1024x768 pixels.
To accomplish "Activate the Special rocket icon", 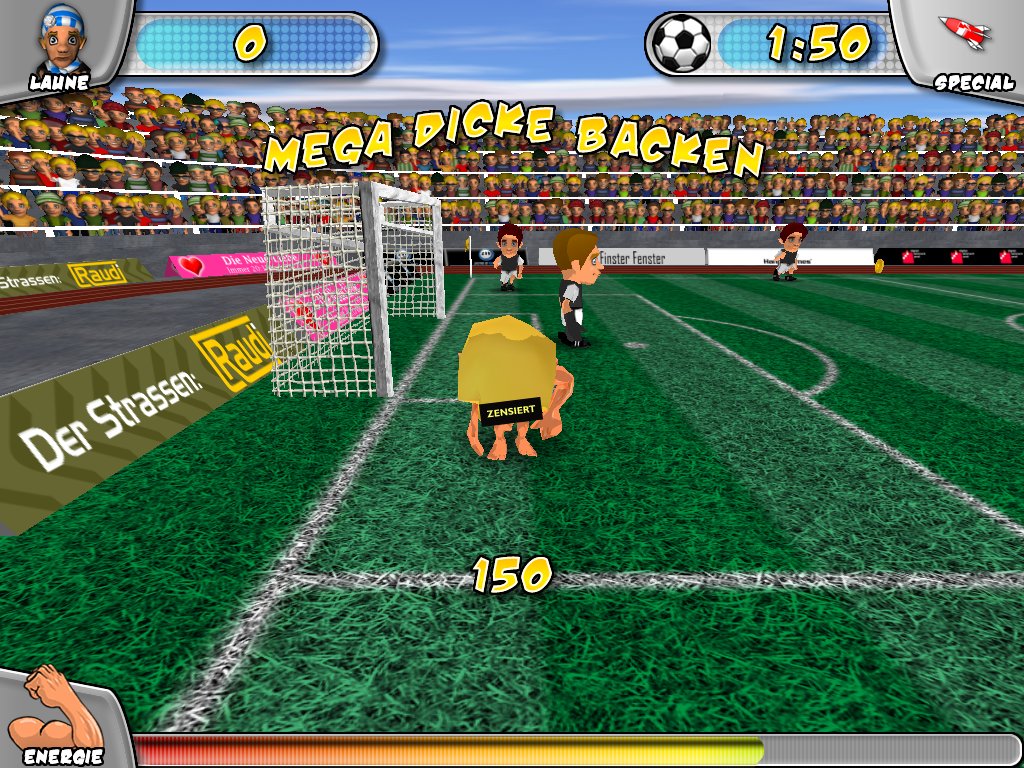I will point(964,33).
